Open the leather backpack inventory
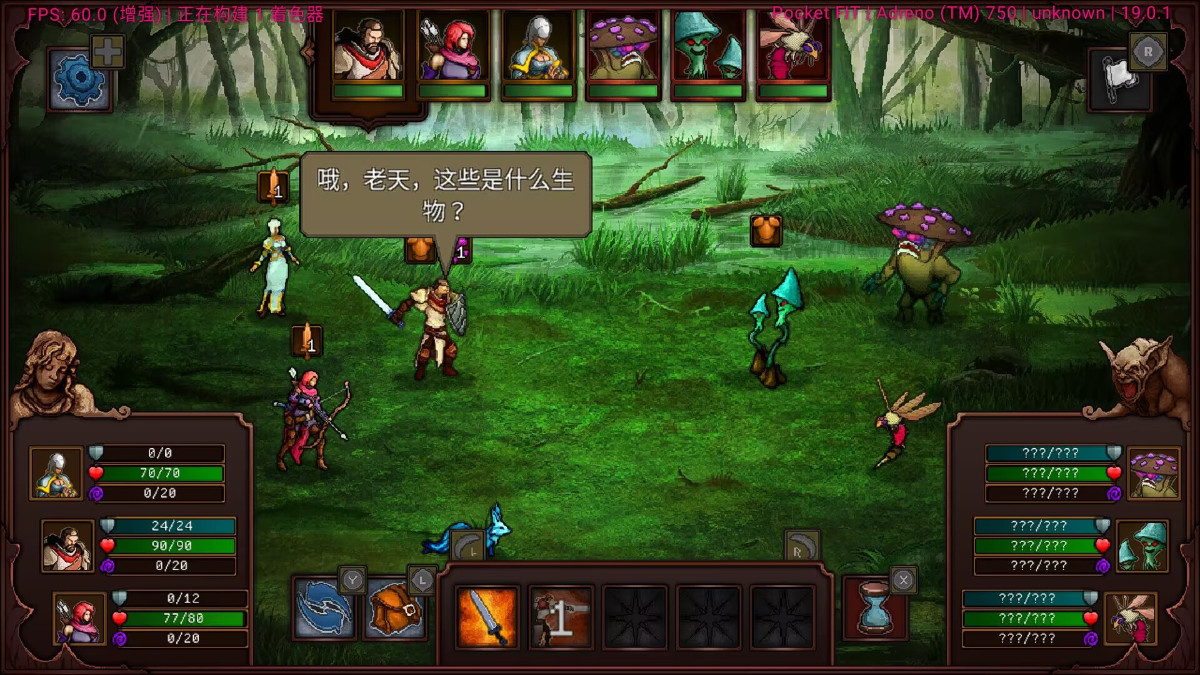 [395, 610]
